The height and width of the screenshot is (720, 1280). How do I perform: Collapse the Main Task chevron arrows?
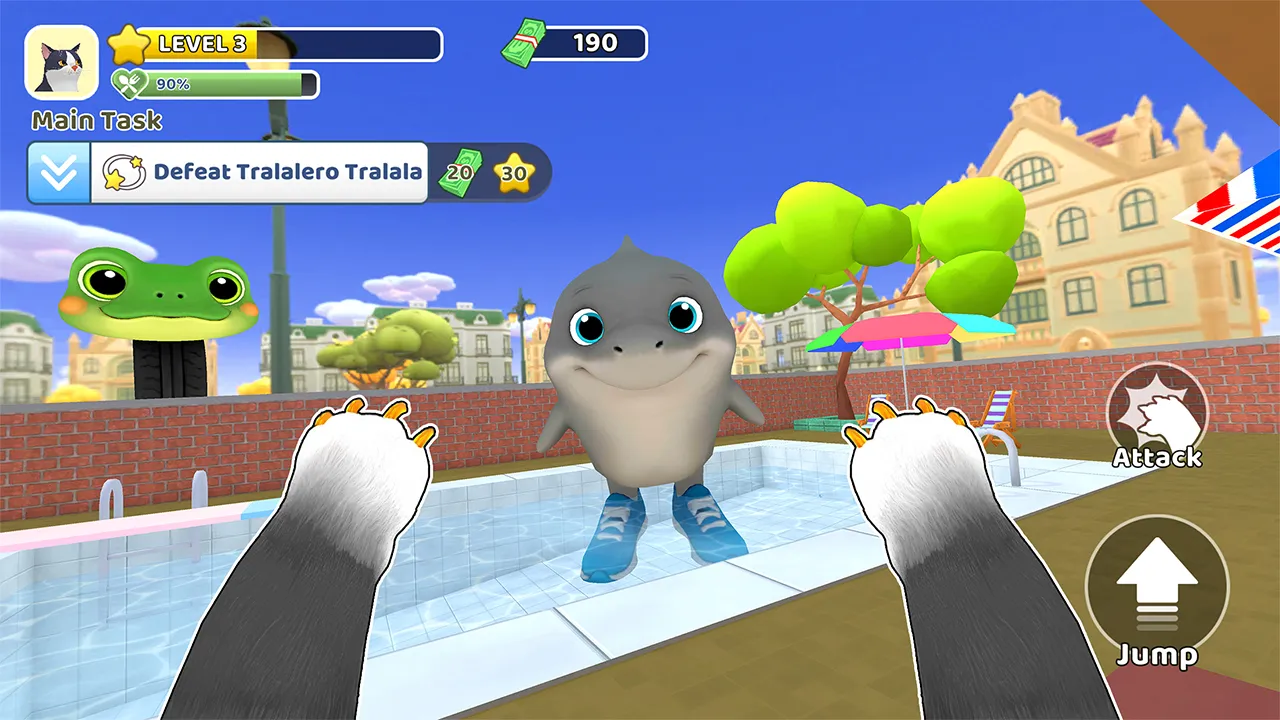(59, 173)
